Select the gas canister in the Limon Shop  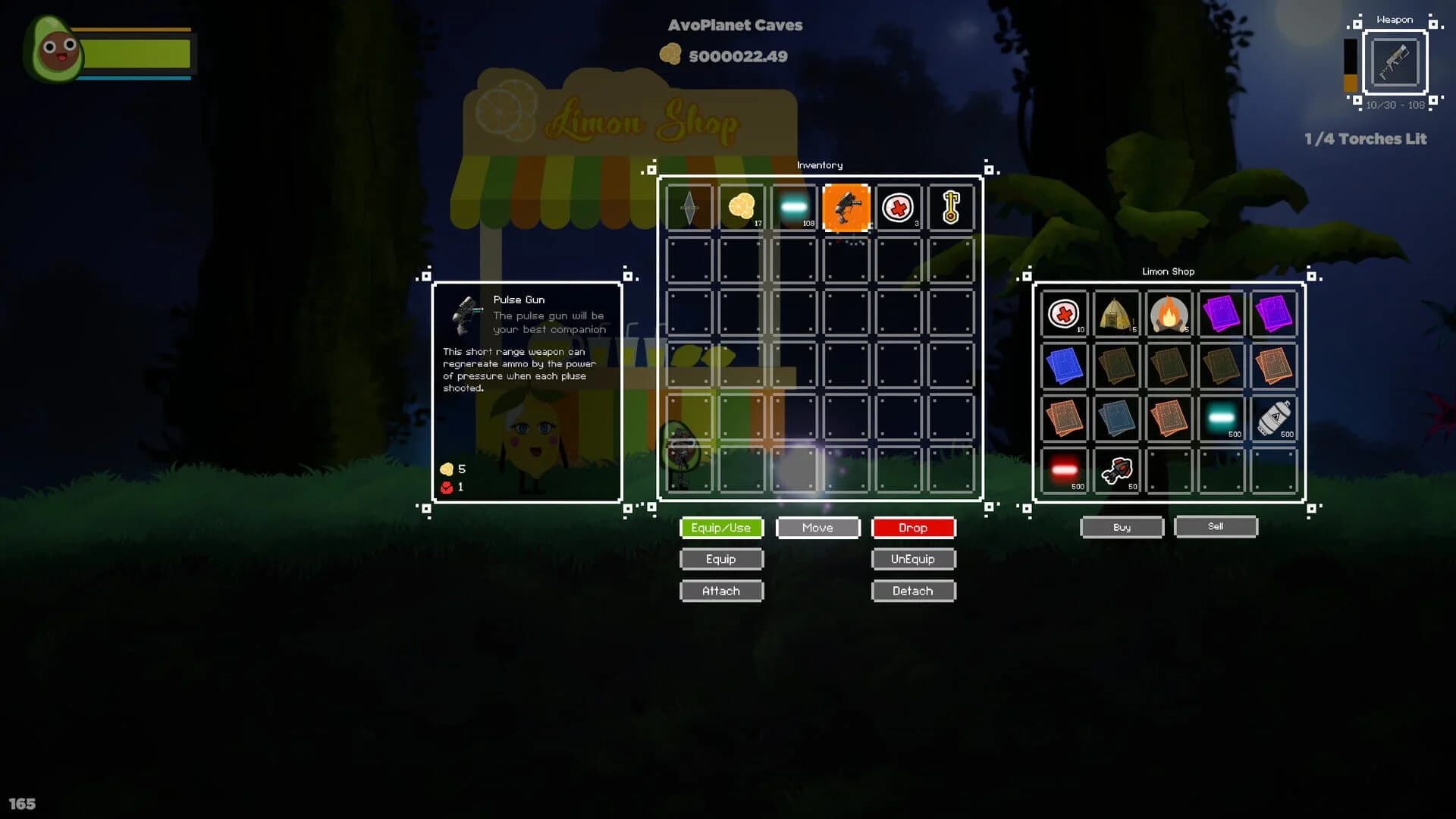(1274, 419)
